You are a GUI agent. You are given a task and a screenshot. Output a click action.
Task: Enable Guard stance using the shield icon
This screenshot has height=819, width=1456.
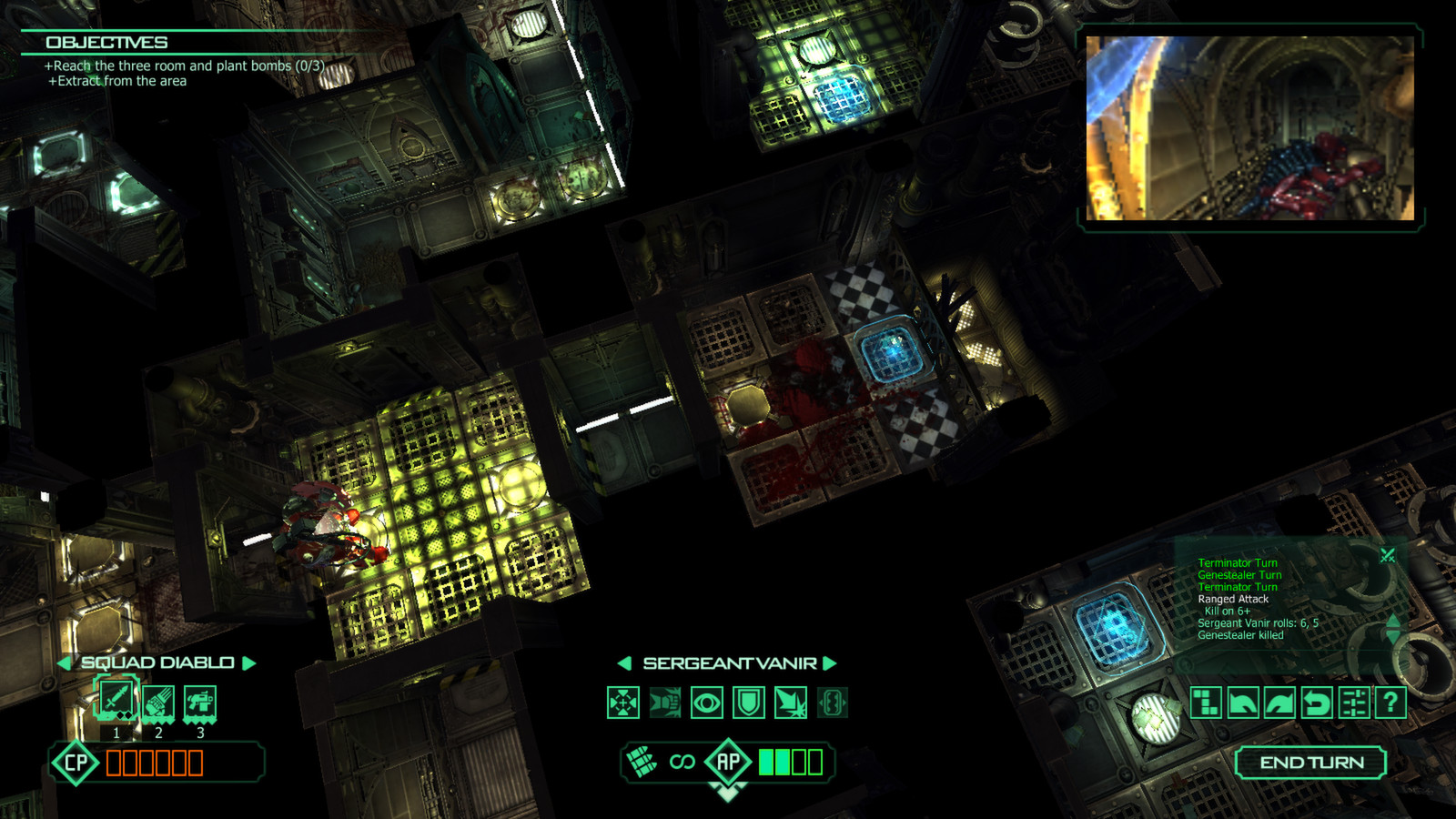click(x=747, y=703)
